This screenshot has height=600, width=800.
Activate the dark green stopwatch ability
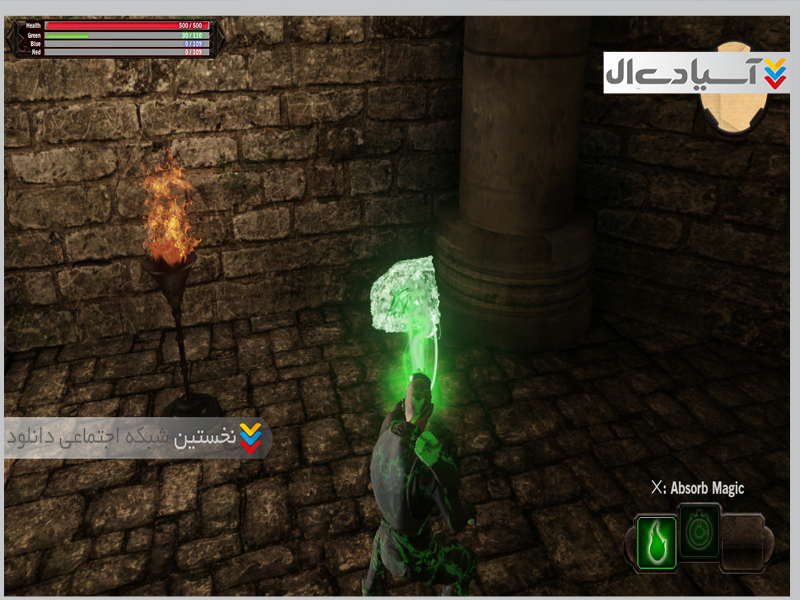pyautogui.click(x=699, y=531)
